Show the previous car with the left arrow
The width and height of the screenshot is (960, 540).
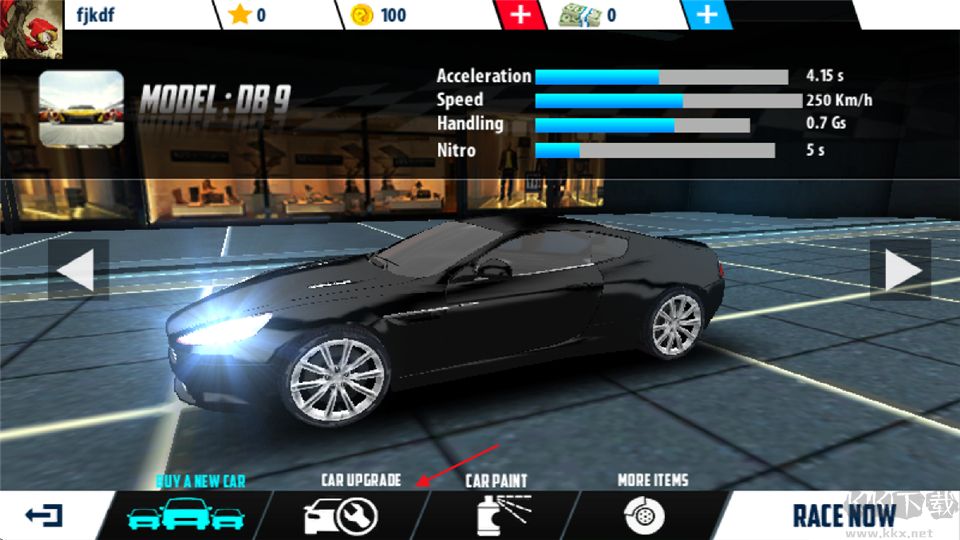tap(77, 269)
